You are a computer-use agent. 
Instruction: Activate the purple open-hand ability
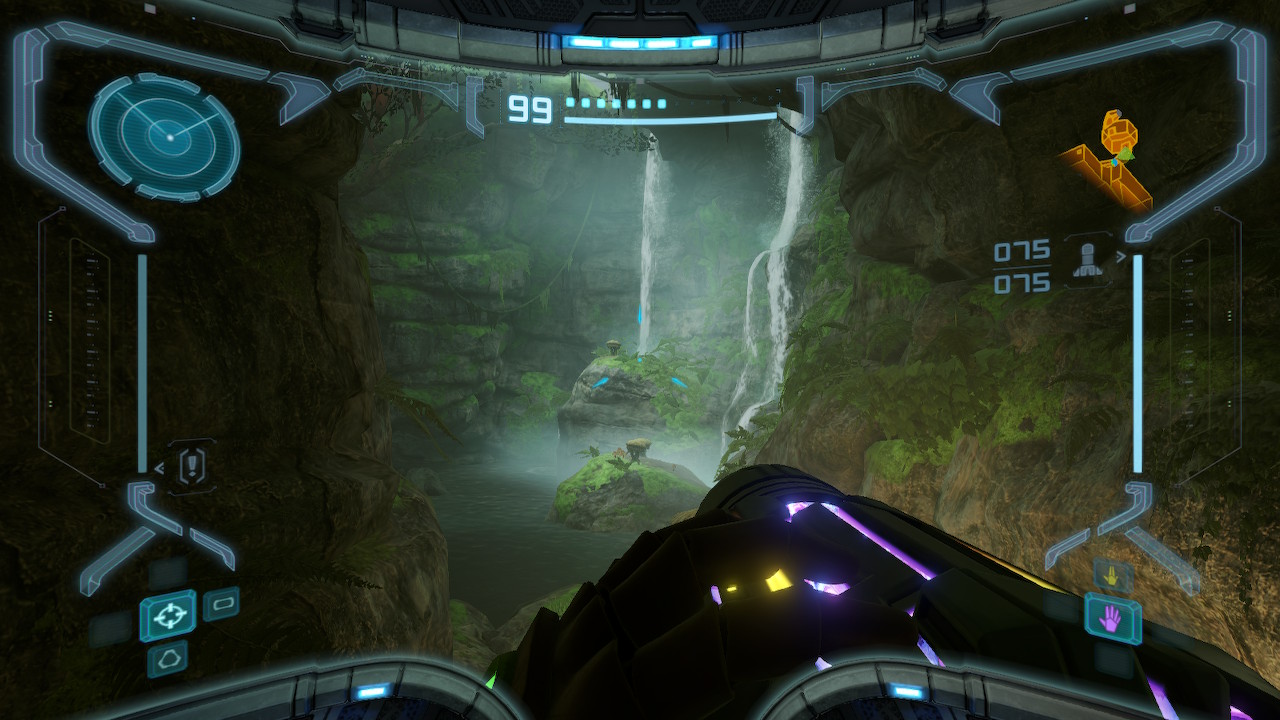[x=1112, y=618]
